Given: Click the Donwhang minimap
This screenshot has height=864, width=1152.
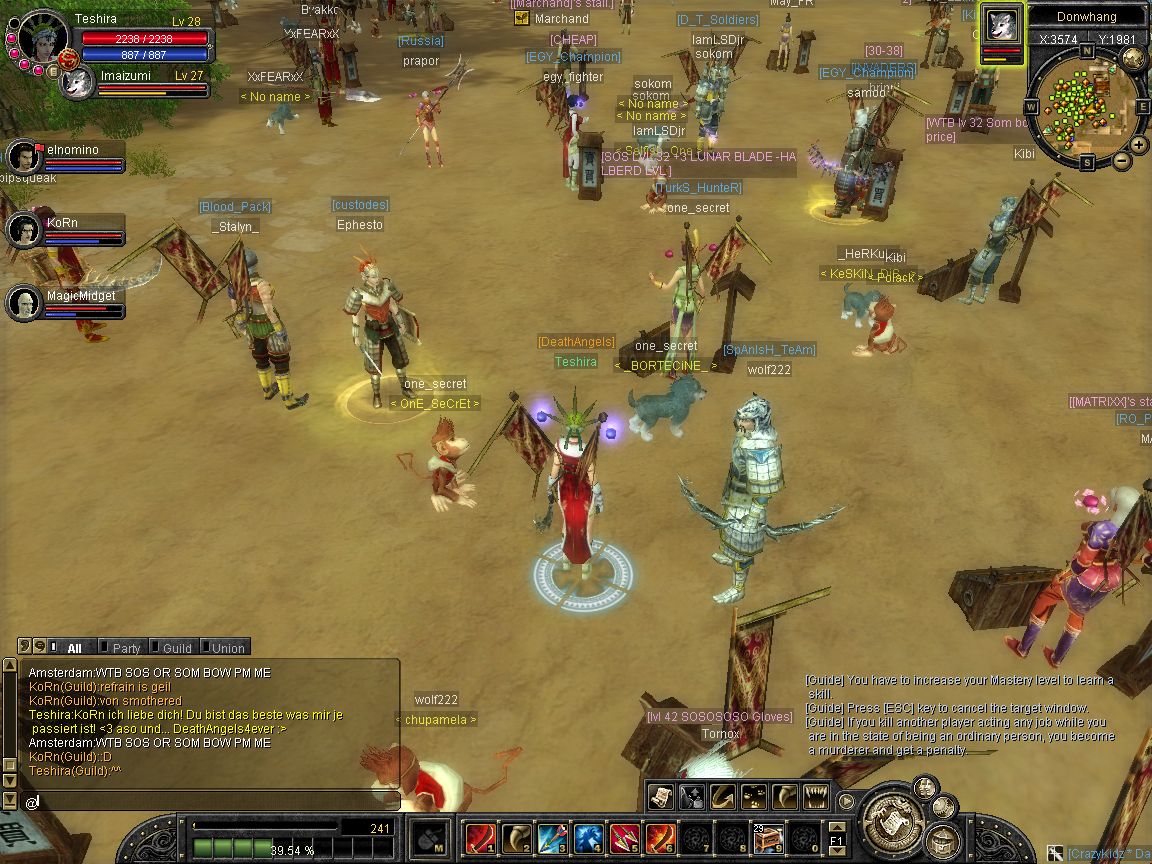Looking at the screenshot, I should click(1086, 107).
